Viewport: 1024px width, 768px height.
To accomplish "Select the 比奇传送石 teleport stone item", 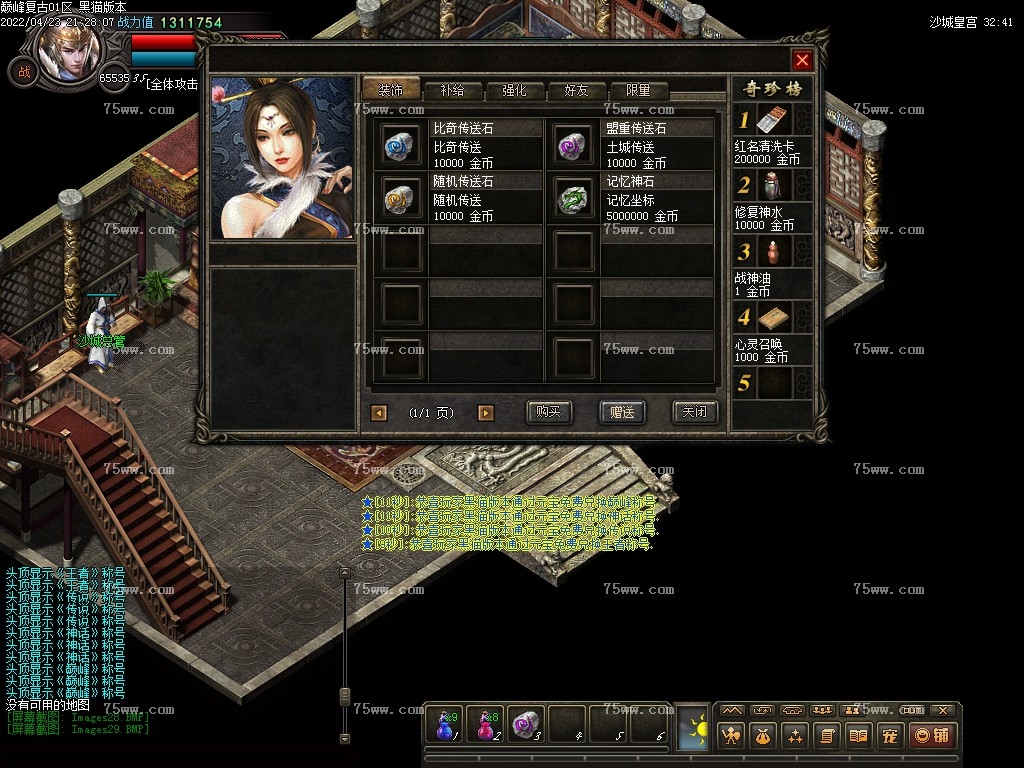I will 402,146.
